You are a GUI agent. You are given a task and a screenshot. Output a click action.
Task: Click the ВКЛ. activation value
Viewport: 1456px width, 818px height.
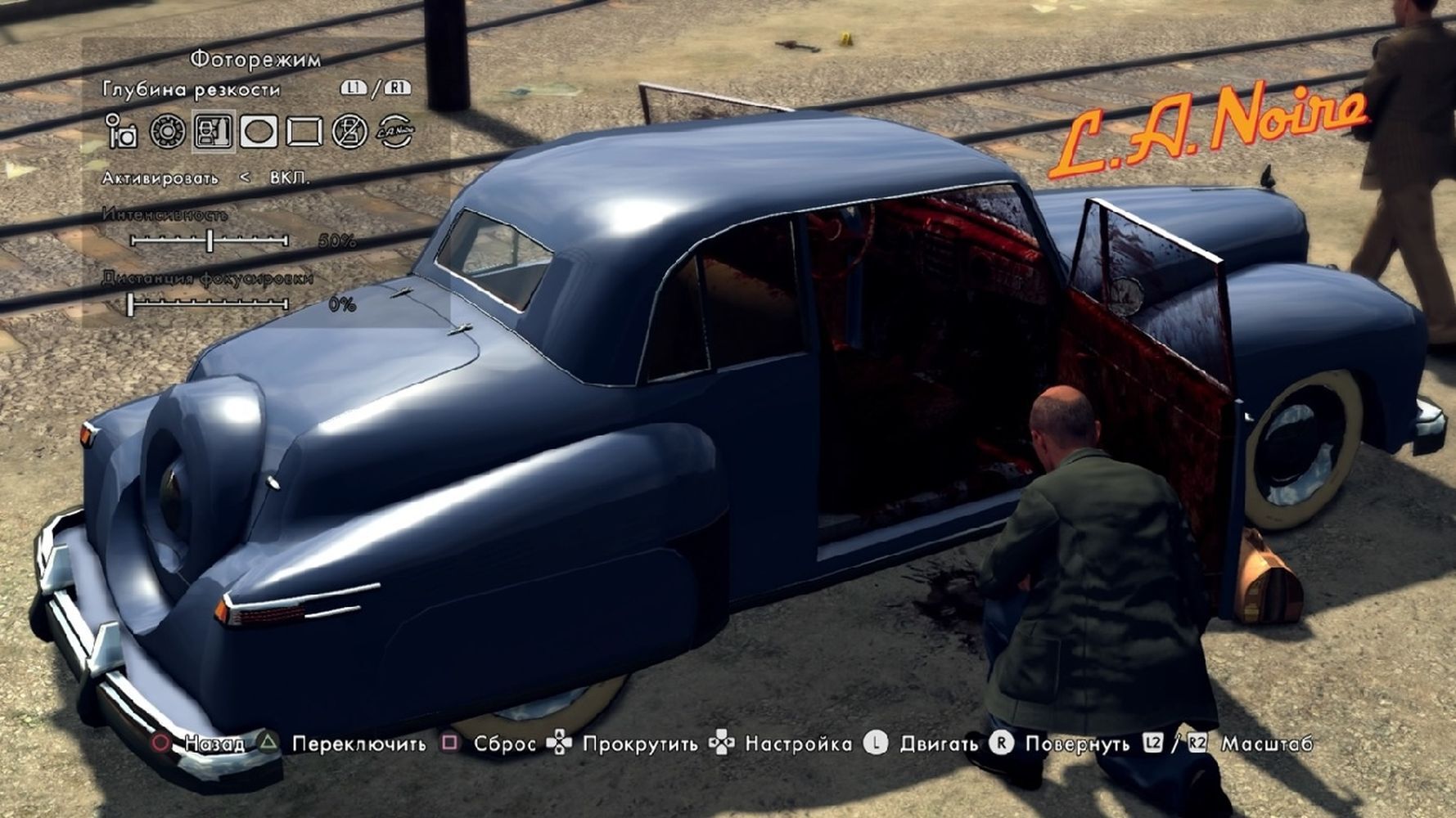(290, 178)
